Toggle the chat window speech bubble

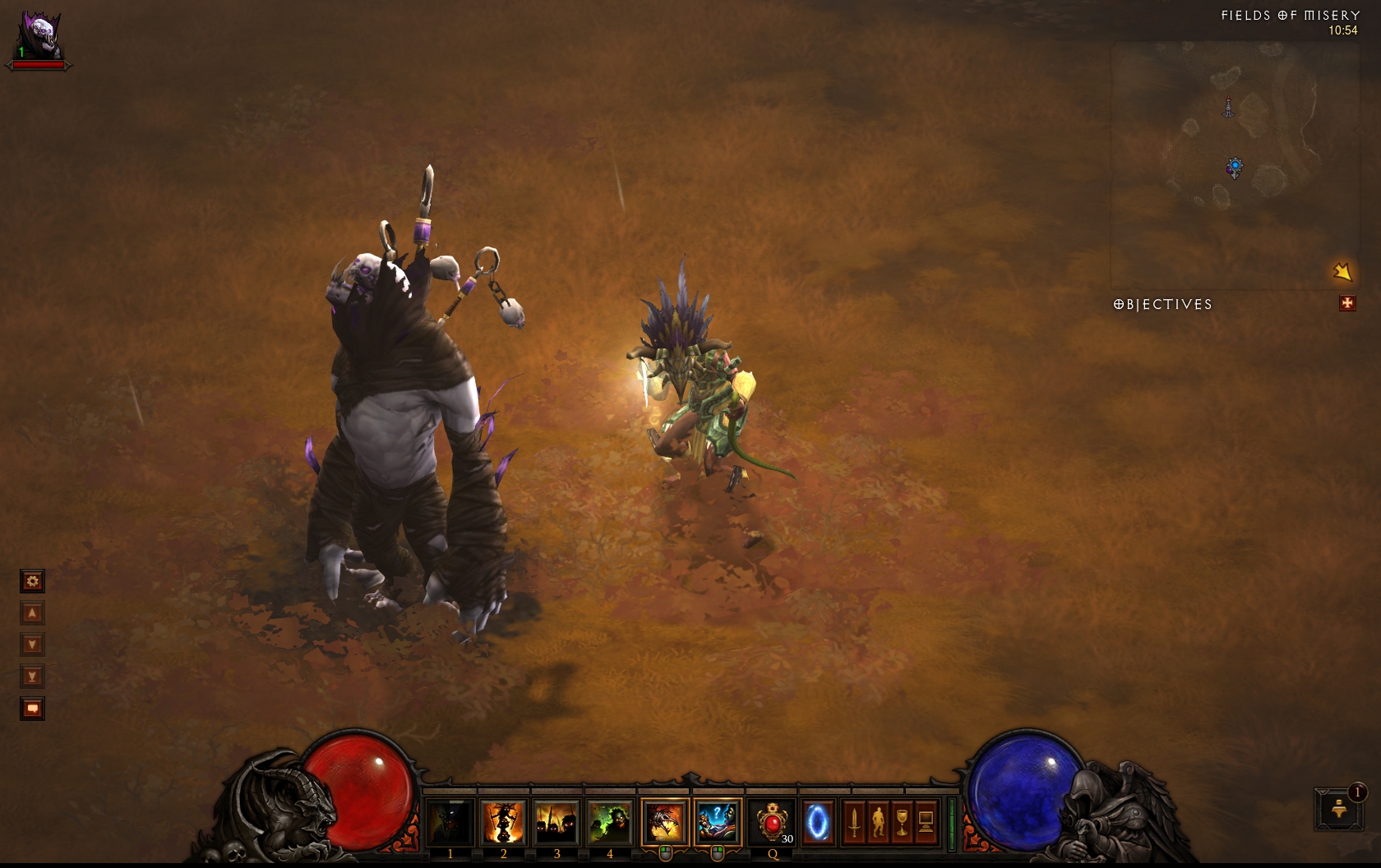[x=32, y=709]
